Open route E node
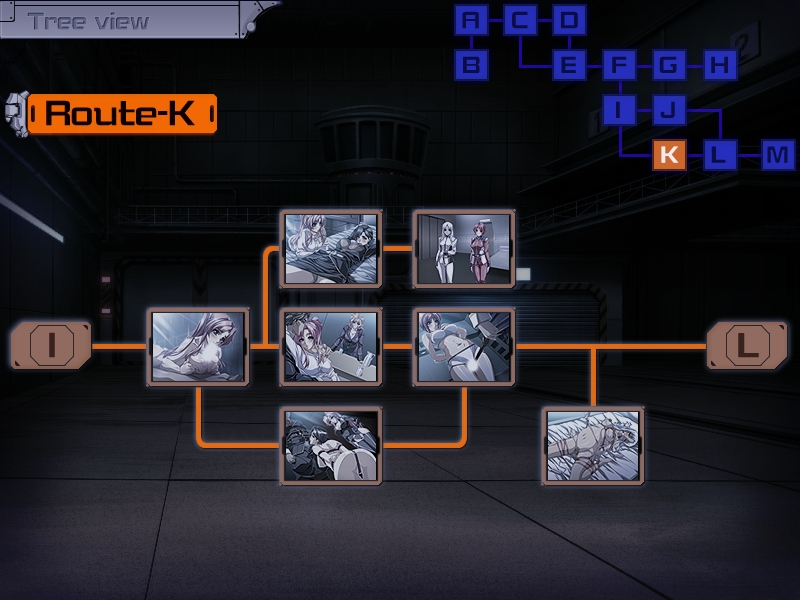The width and height of the screenshot is (800, 600). (x=569, y=66)
